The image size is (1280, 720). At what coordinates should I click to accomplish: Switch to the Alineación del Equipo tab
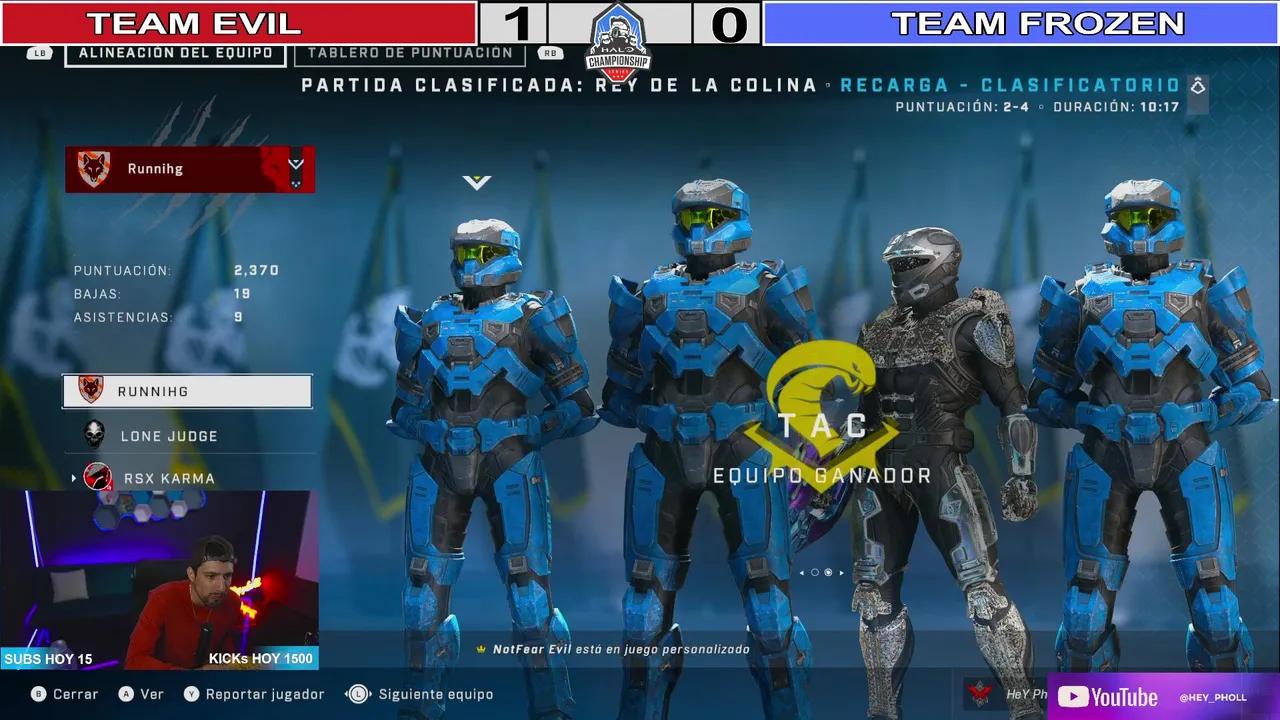pyautogui.click(x=173, y=52)
